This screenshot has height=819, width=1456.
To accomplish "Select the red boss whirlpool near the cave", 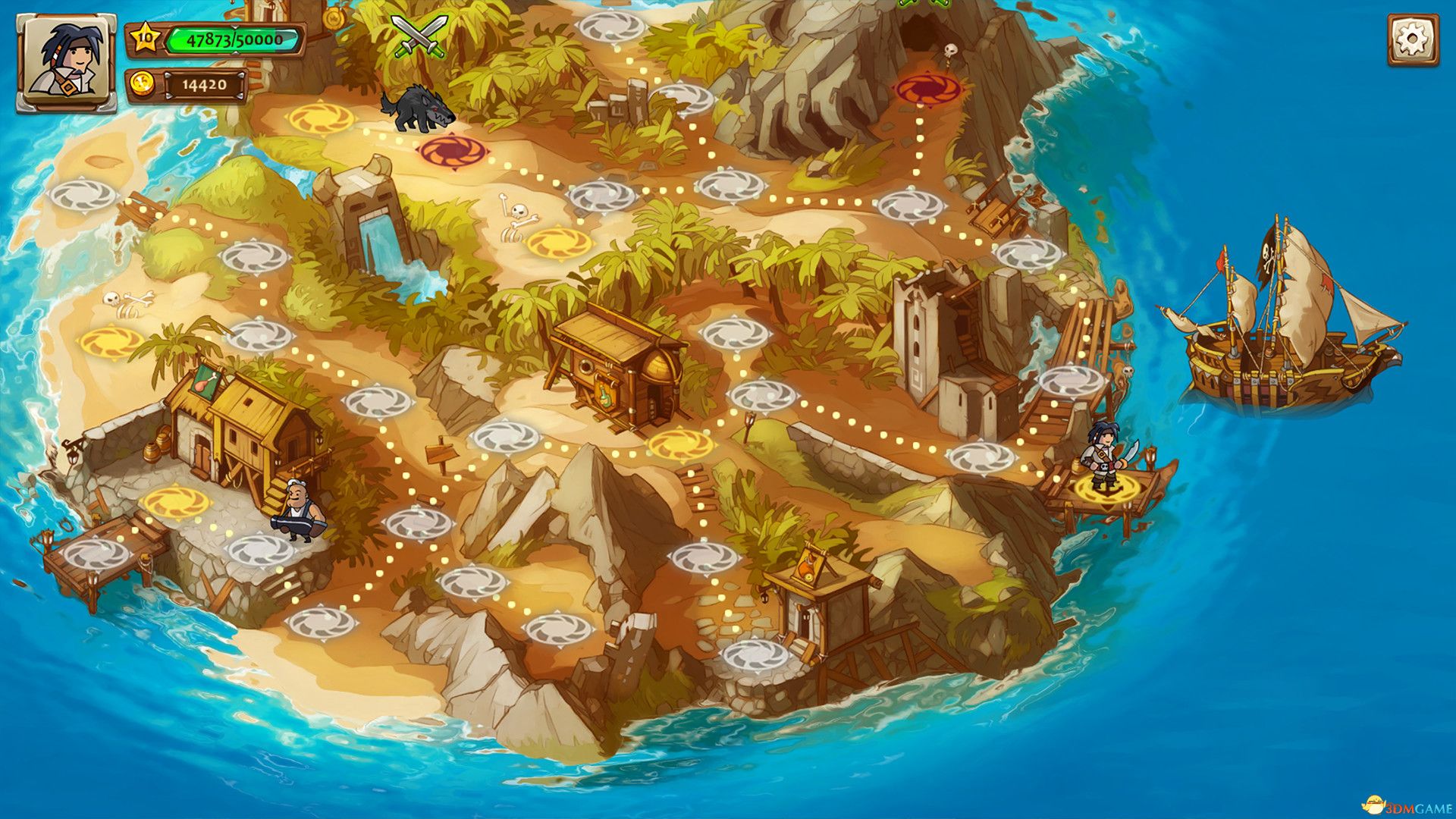I will pyautogui.click(x=927, y=90).
